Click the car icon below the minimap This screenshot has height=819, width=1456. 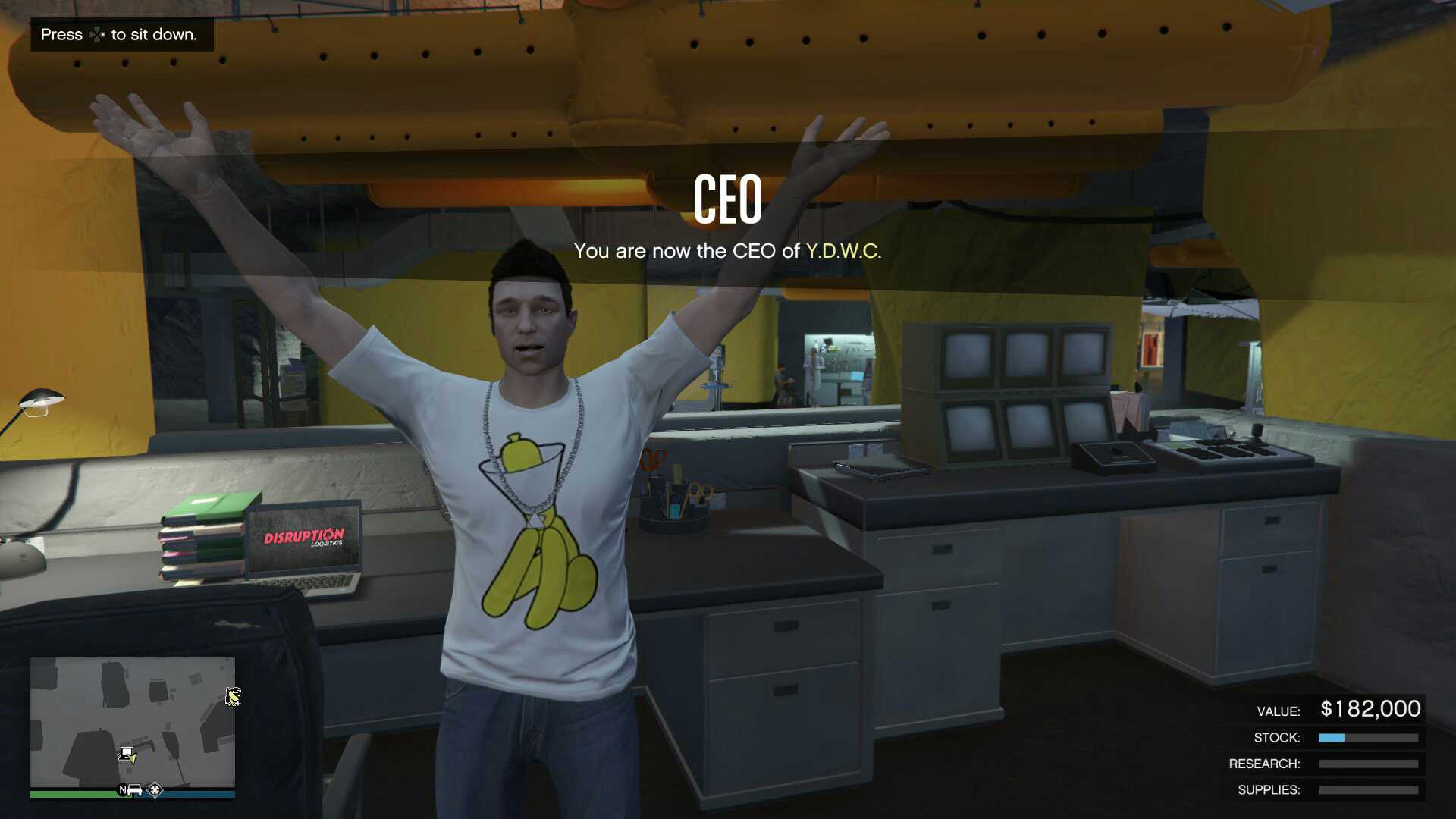(x=134, y=790)
